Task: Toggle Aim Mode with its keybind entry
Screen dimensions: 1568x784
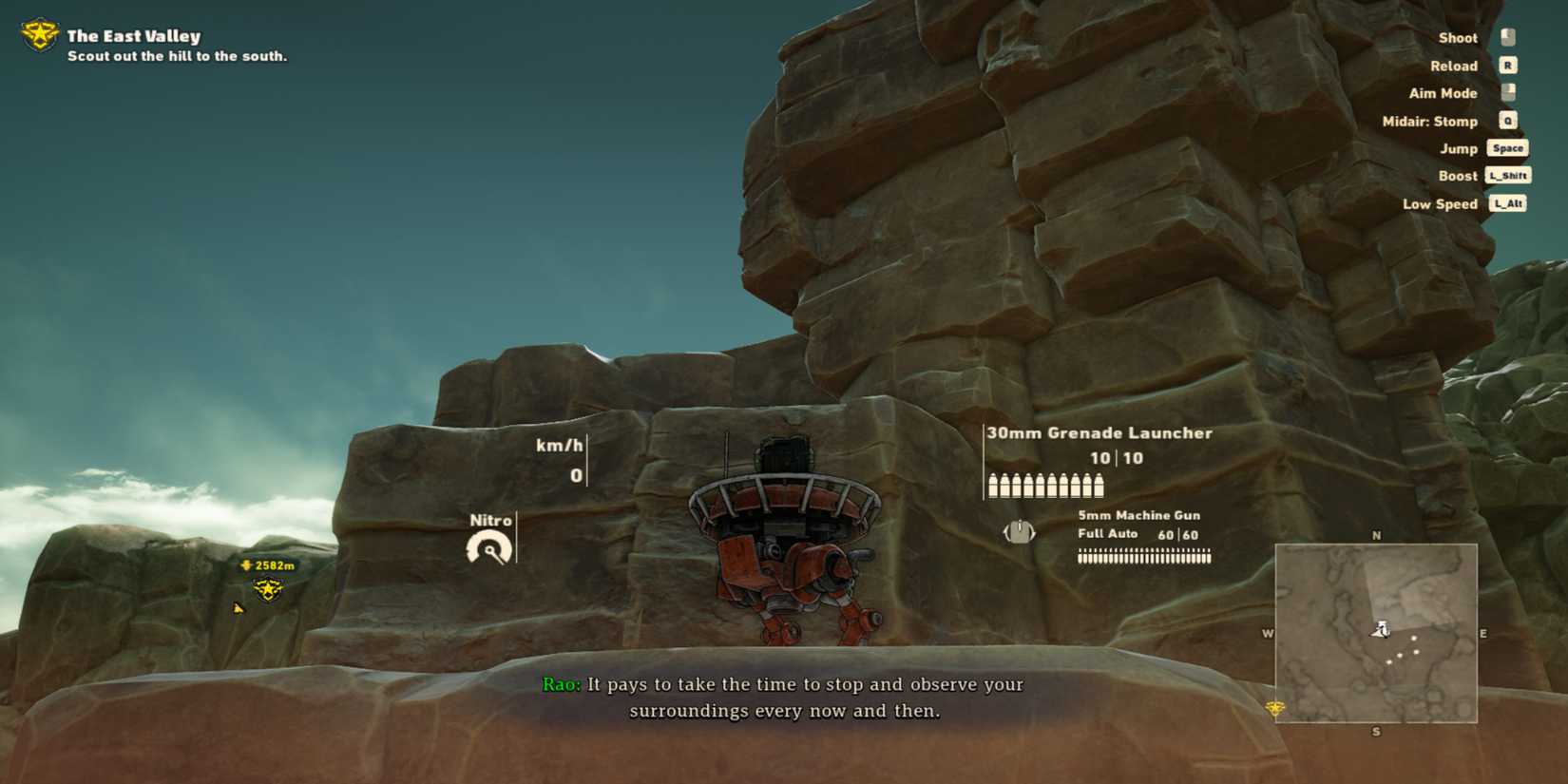Action: 1506,93
